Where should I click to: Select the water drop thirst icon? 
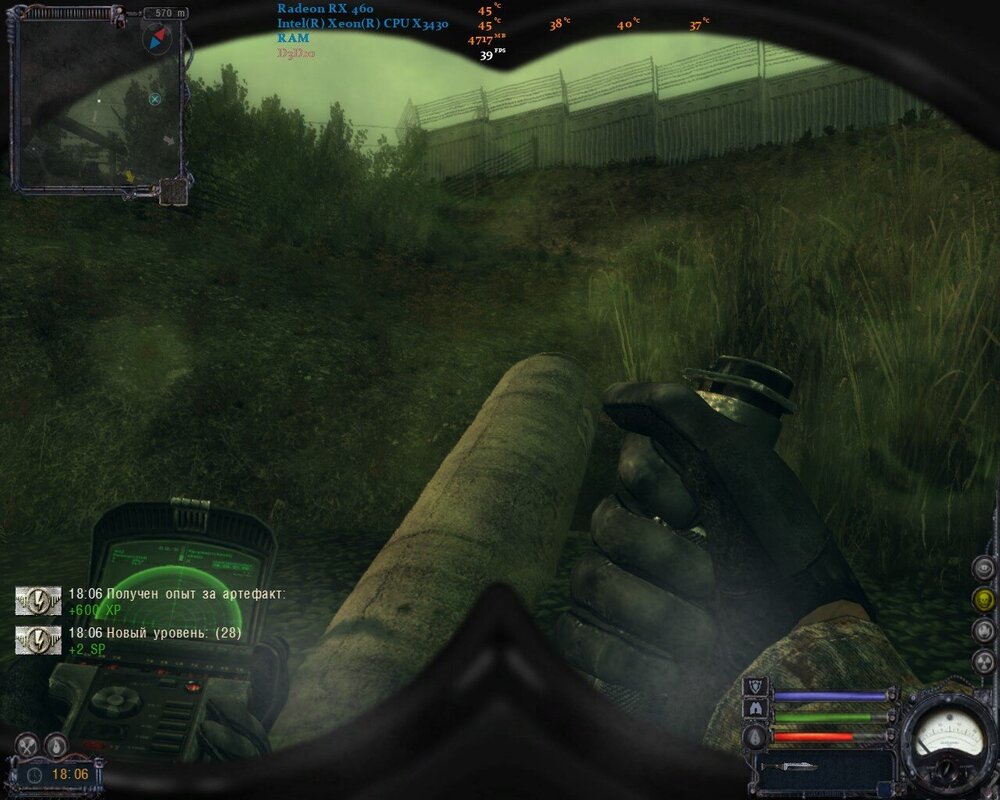pos(56,744)
